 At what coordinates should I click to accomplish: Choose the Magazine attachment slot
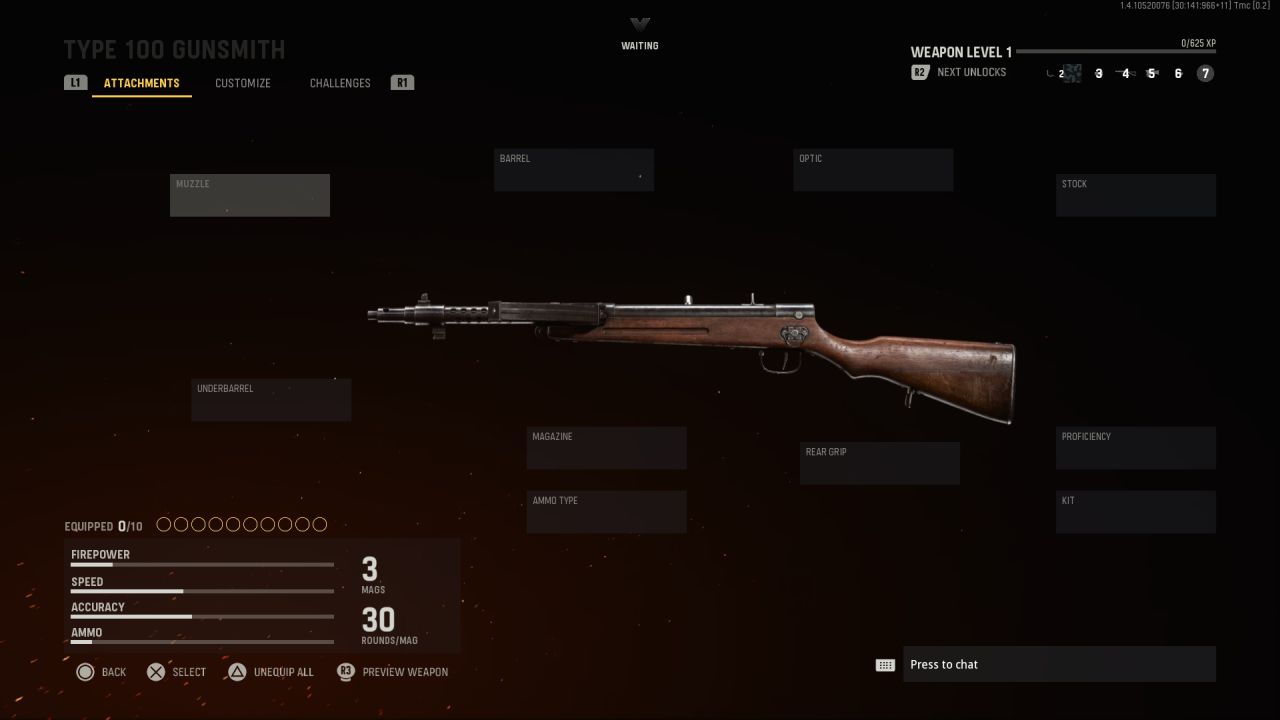pos(607,448)
